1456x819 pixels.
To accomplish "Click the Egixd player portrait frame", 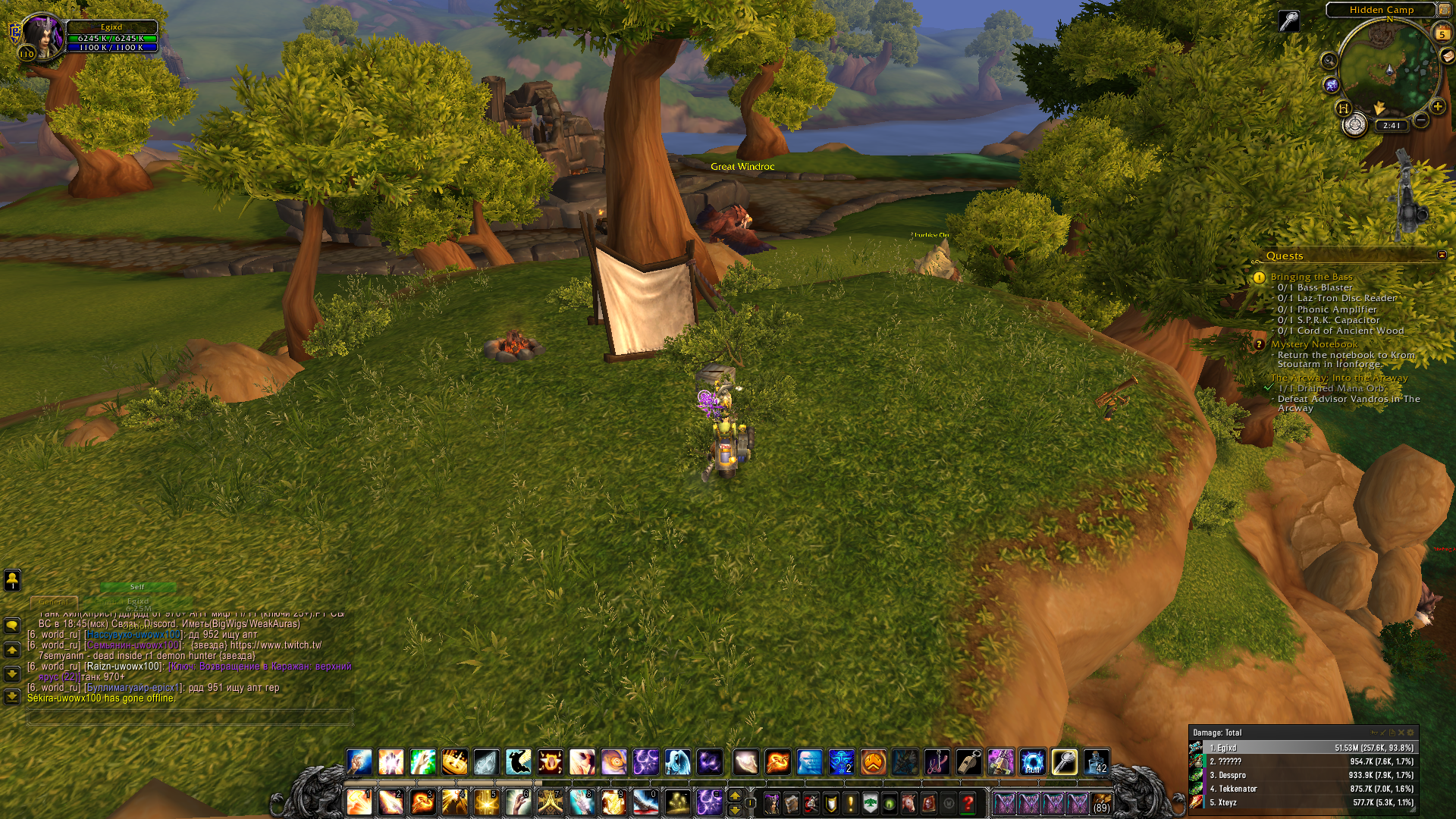I will 42,36.
